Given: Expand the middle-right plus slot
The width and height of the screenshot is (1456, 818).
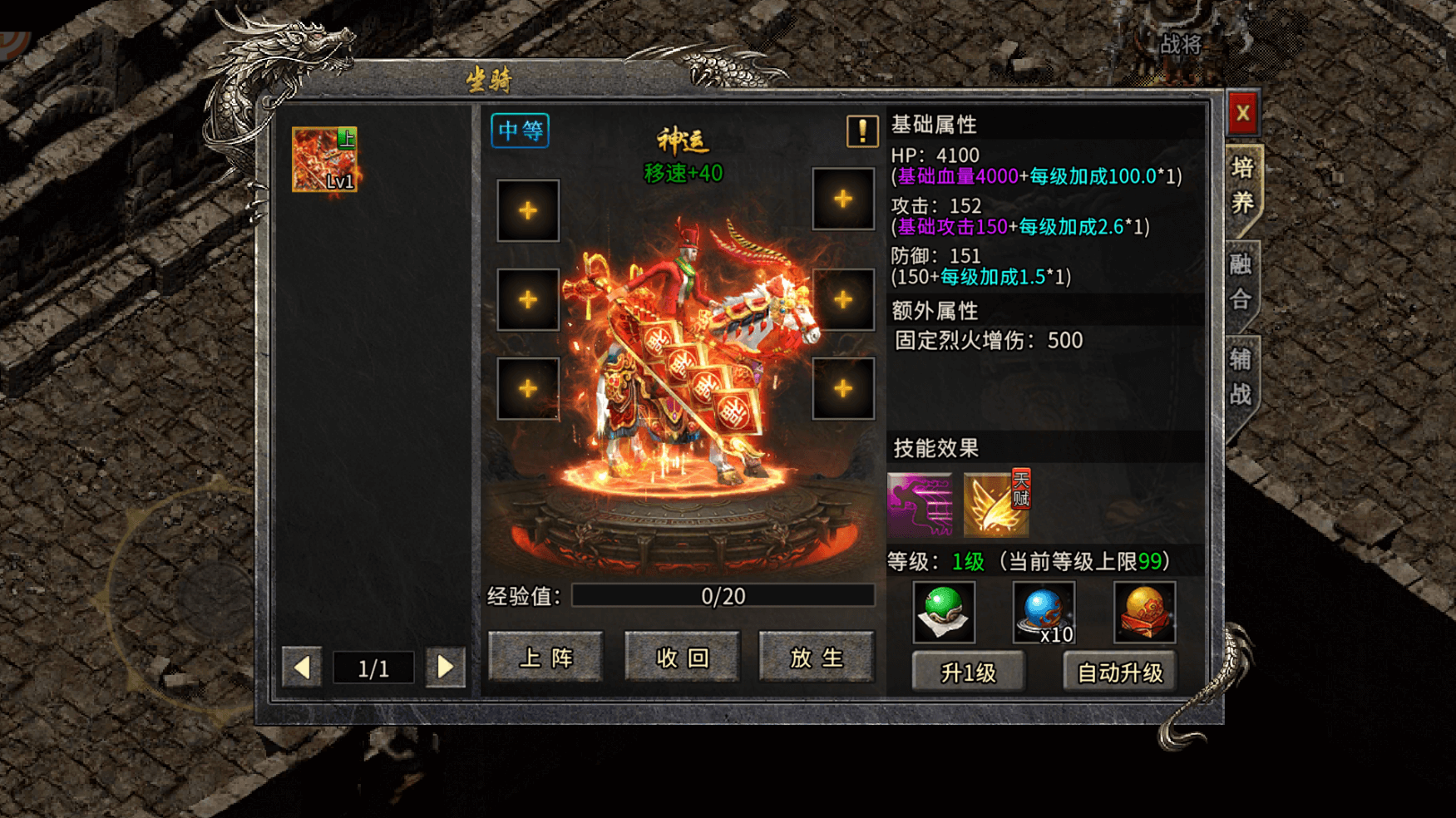Looking at the screenshot, I should (843, 299).
